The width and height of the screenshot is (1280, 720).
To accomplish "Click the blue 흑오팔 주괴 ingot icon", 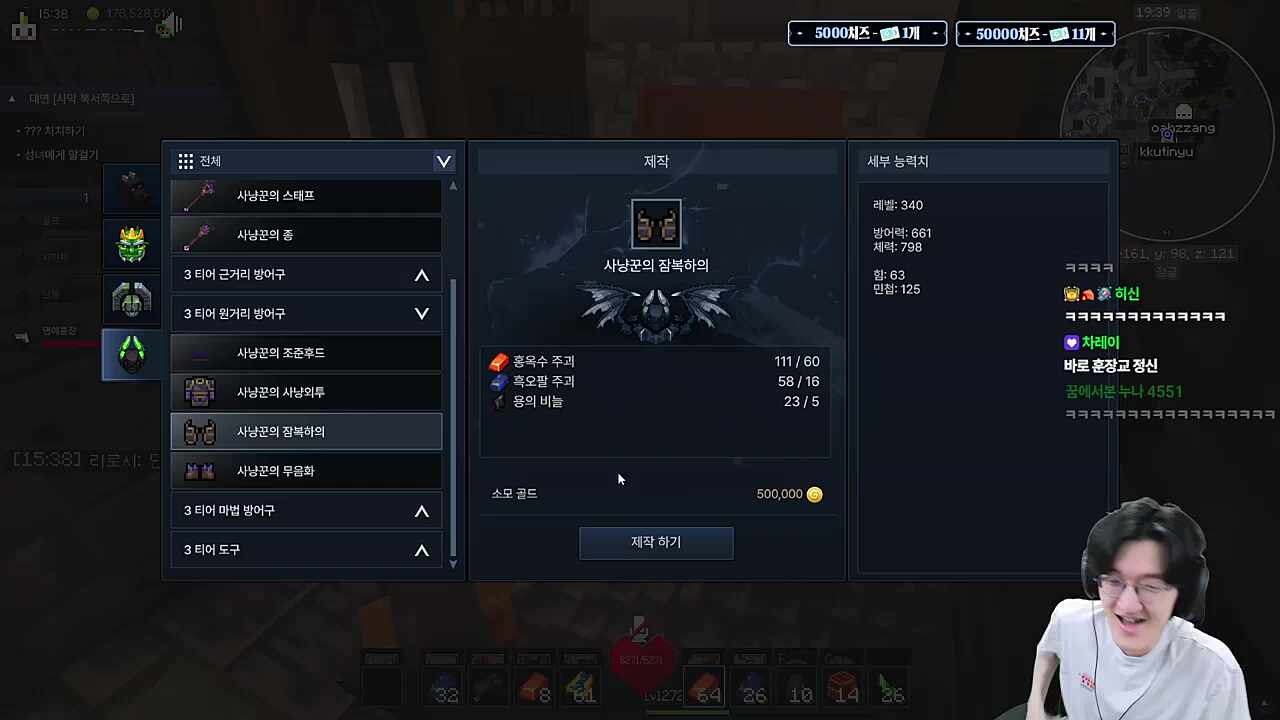I will coord(499,381).
